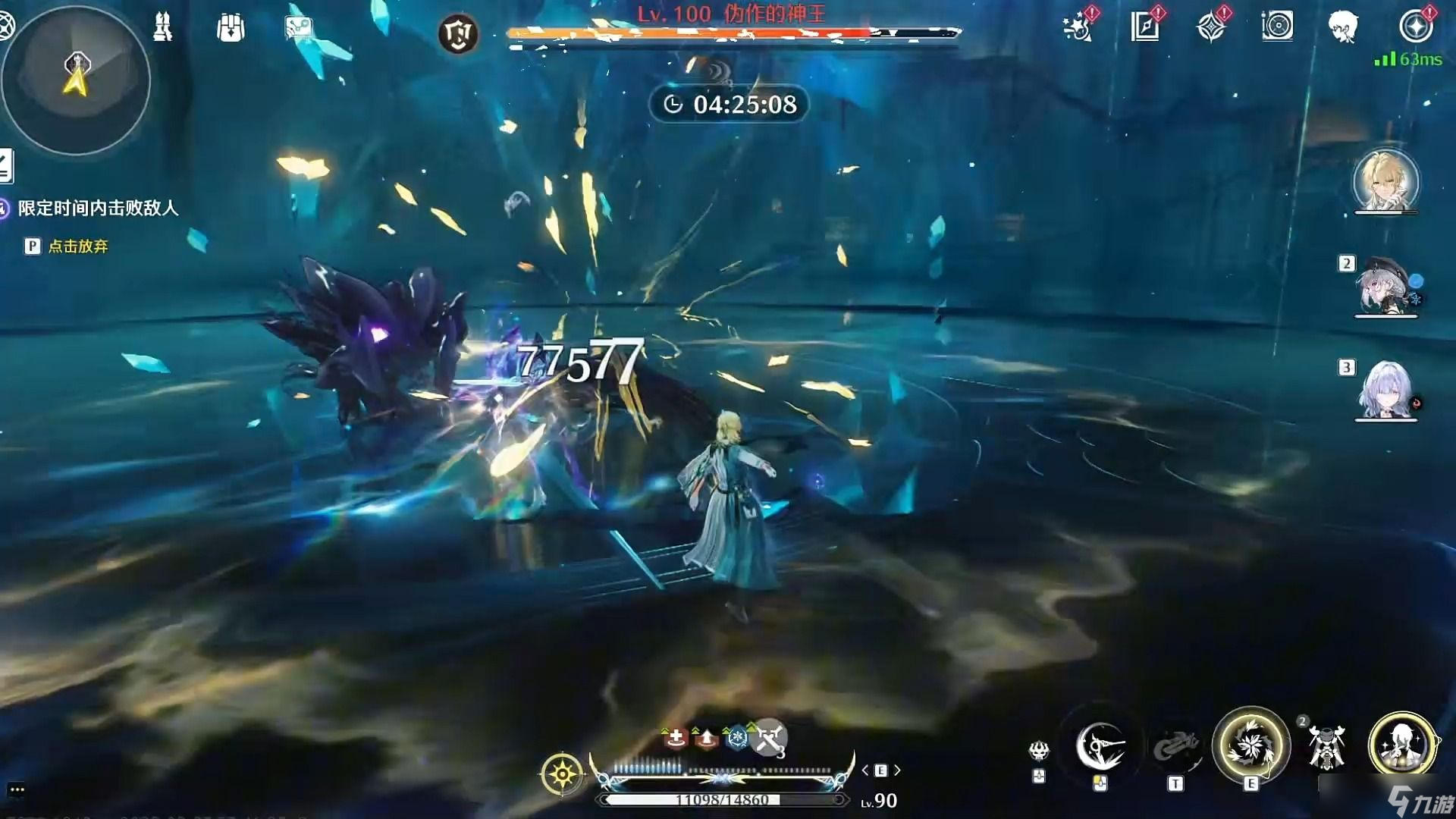Unleash the gold-ringed character ultimate
1456x819 pixels.
(x=1402, y=746)
